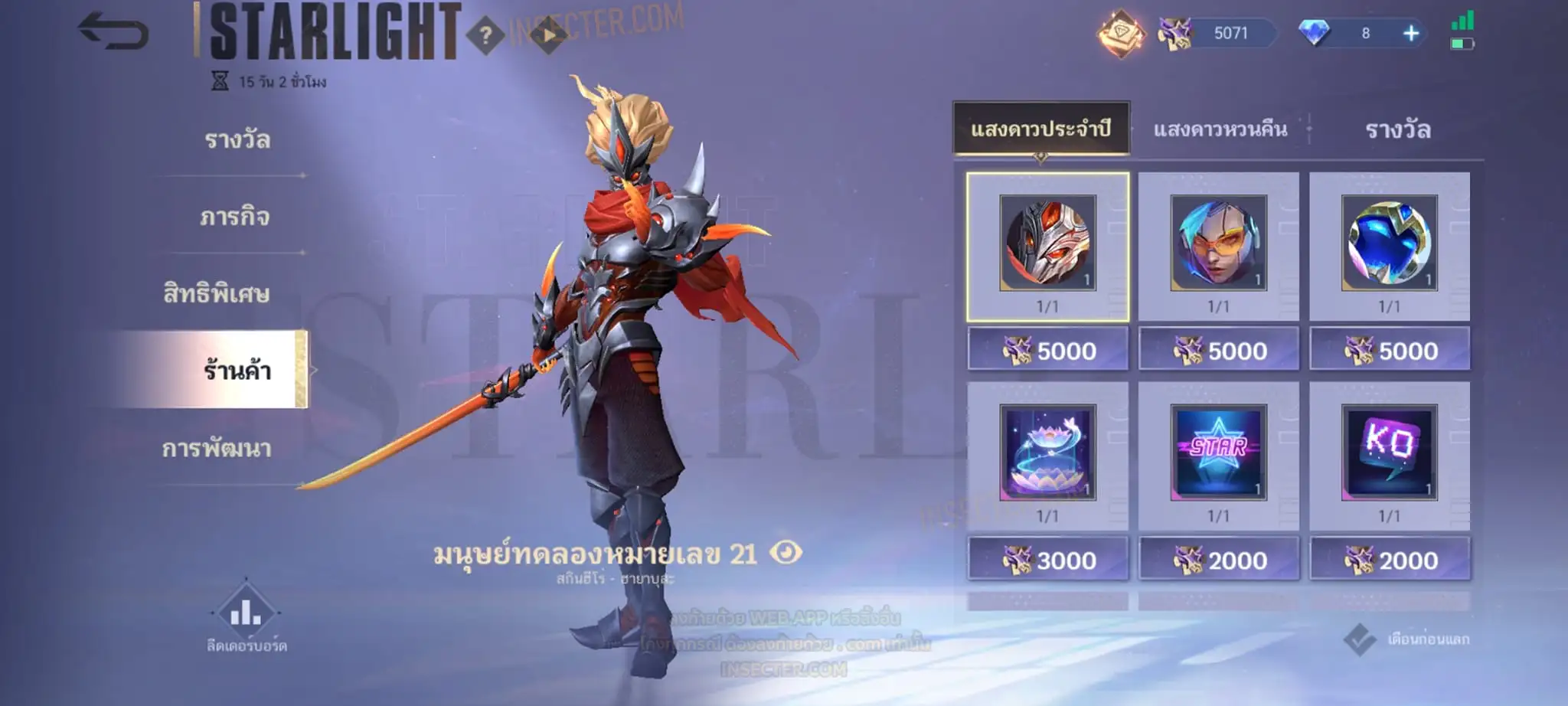This screenshot has height=706, width=1568.
Task: Switch to the แสงดาวหวนคืน tab
Action: (x=1220, y=129)
